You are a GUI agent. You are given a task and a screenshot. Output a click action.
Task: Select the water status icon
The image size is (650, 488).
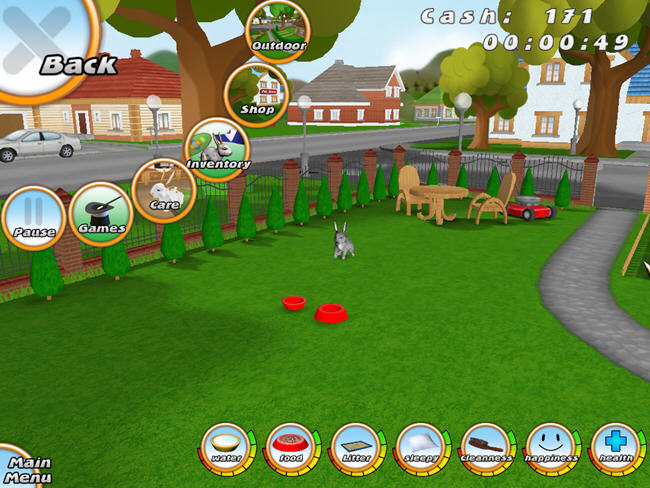pyautogui.click(x=226, y=445)
